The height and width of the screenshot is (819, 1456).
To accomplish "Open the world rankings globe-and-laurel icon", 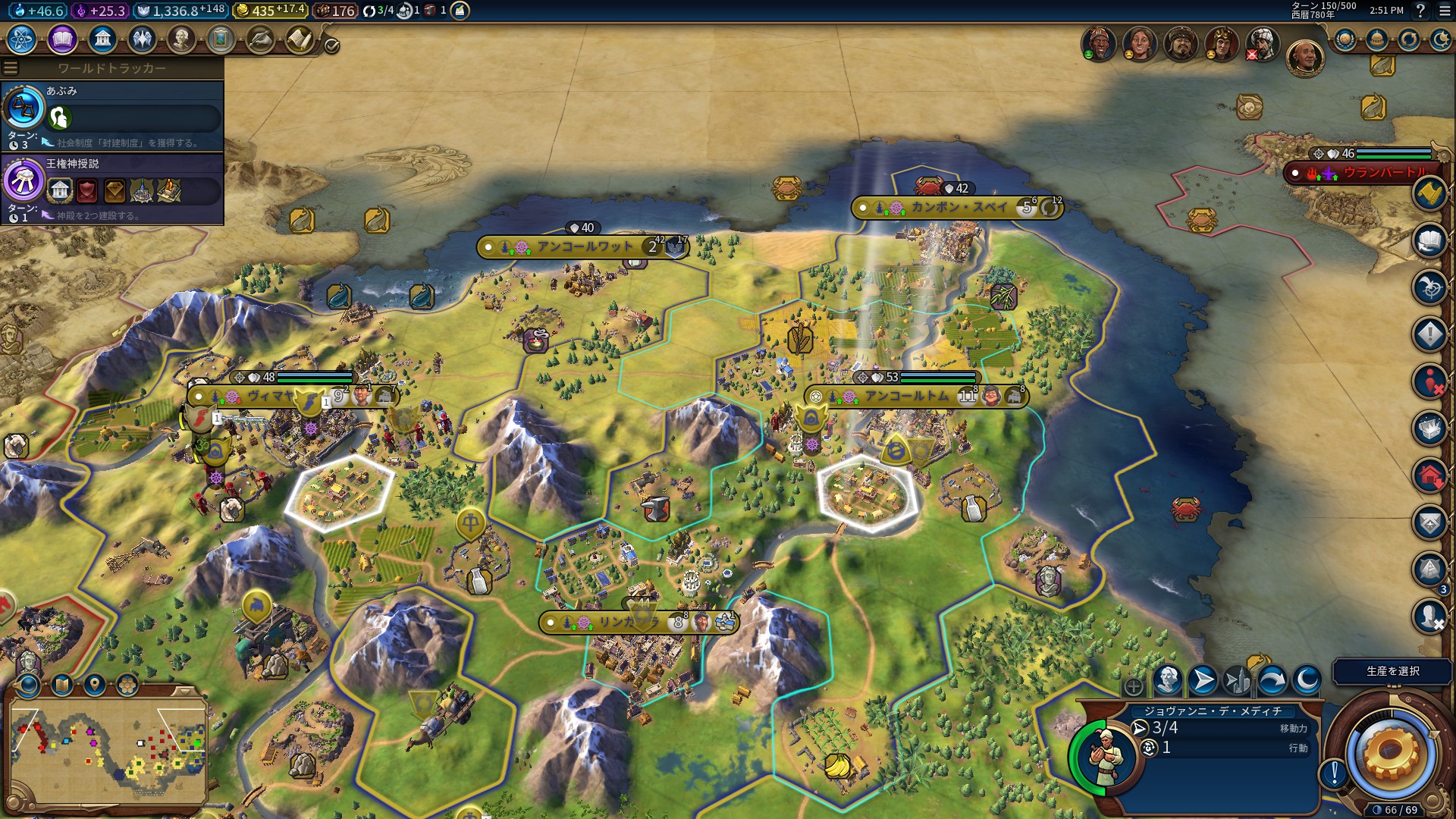I will [x=1345, y=39].
